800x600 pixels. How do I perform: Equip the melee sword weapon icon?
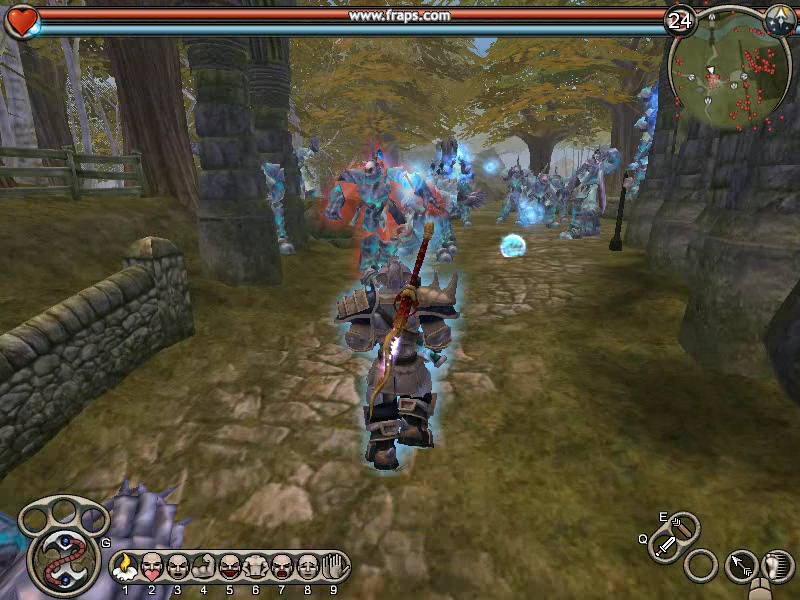point(665,546)
